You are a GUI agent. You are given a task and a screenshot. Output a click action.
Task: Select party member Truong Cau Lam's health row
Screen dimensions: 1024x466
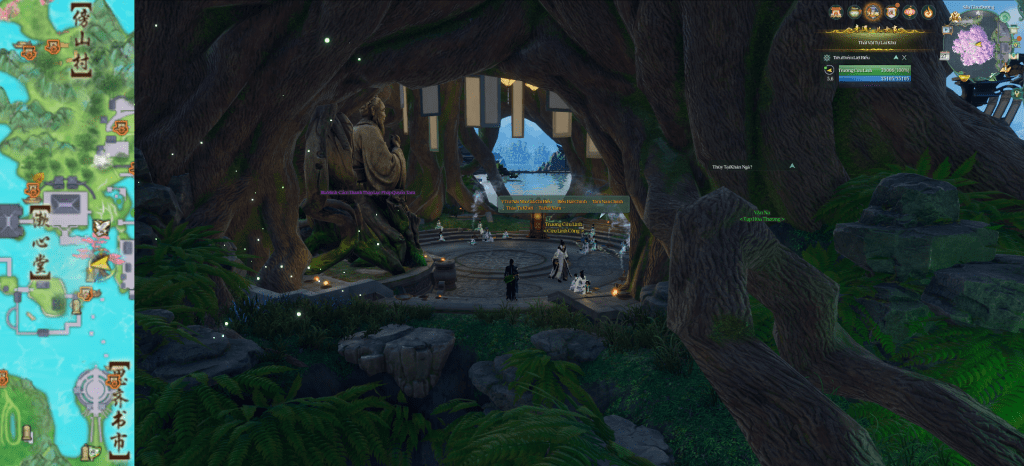875,70
